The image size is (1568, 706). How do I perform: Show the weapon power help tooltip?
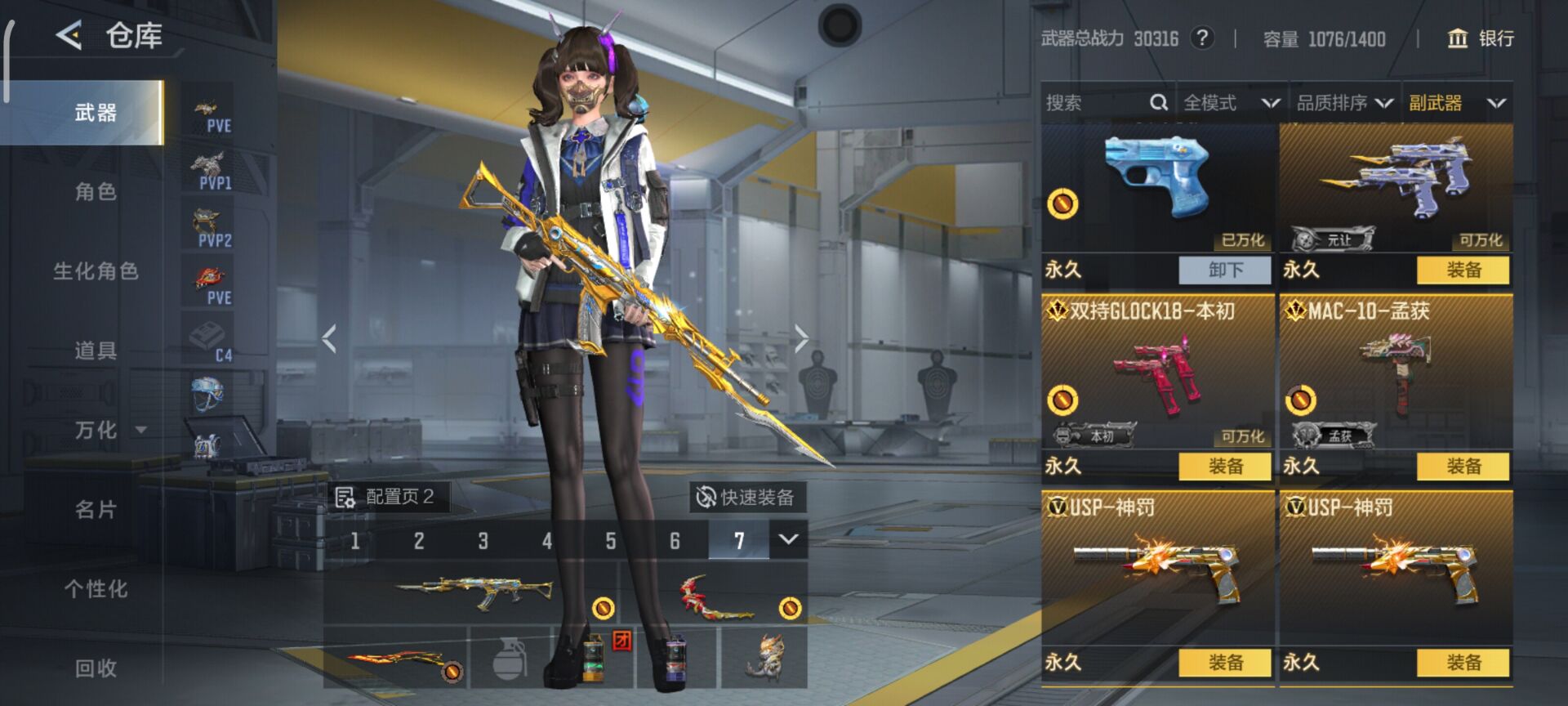1201,38
